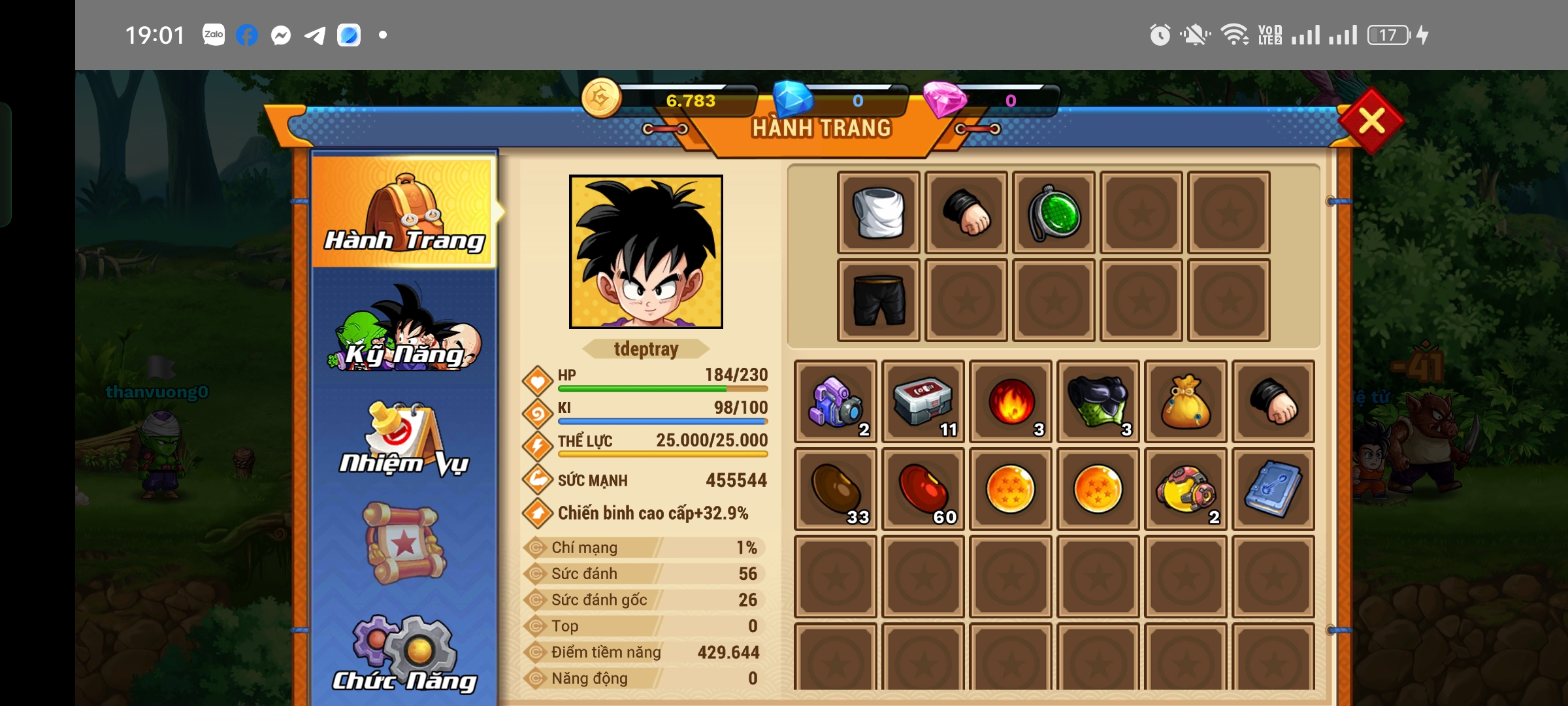Close the Hành Trang window

(1371, 121)
